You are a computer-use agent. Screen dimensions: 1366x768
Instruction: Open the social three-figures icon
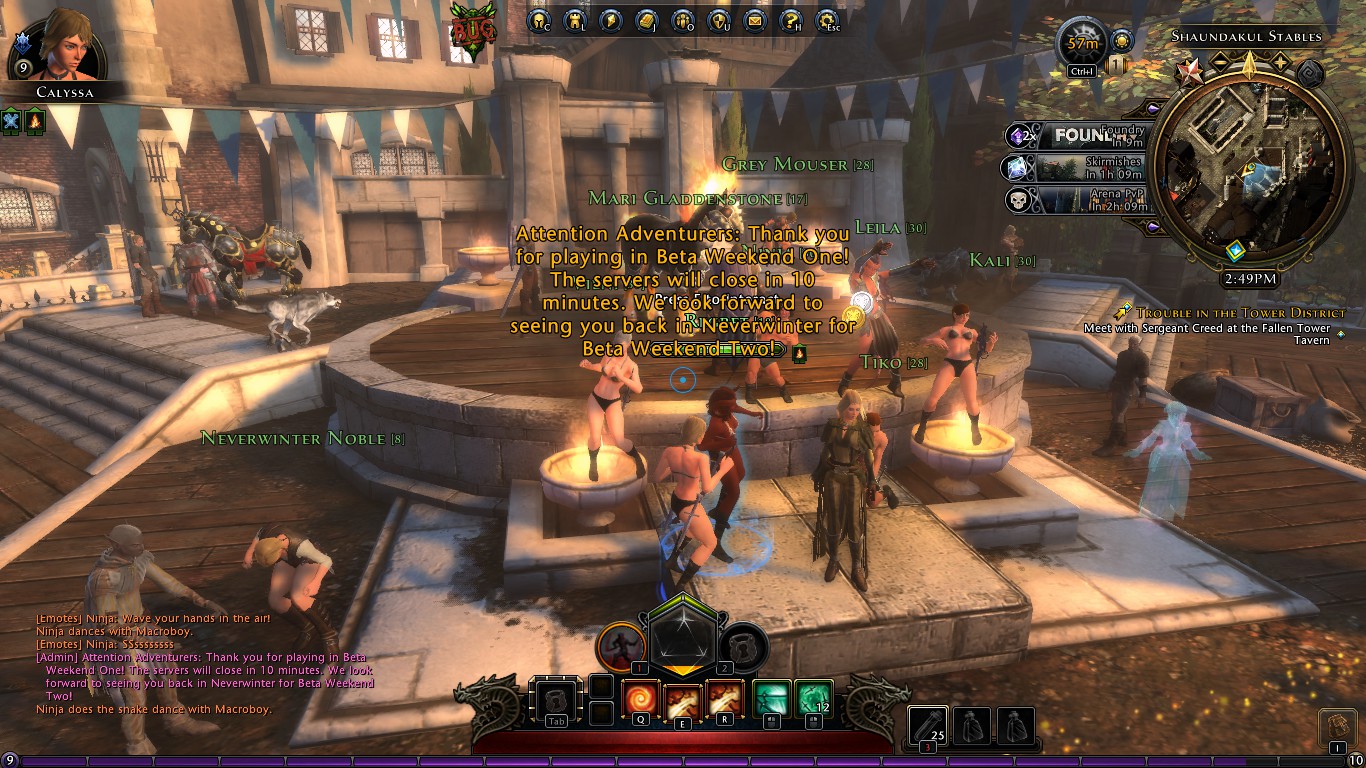click(683, 20)
